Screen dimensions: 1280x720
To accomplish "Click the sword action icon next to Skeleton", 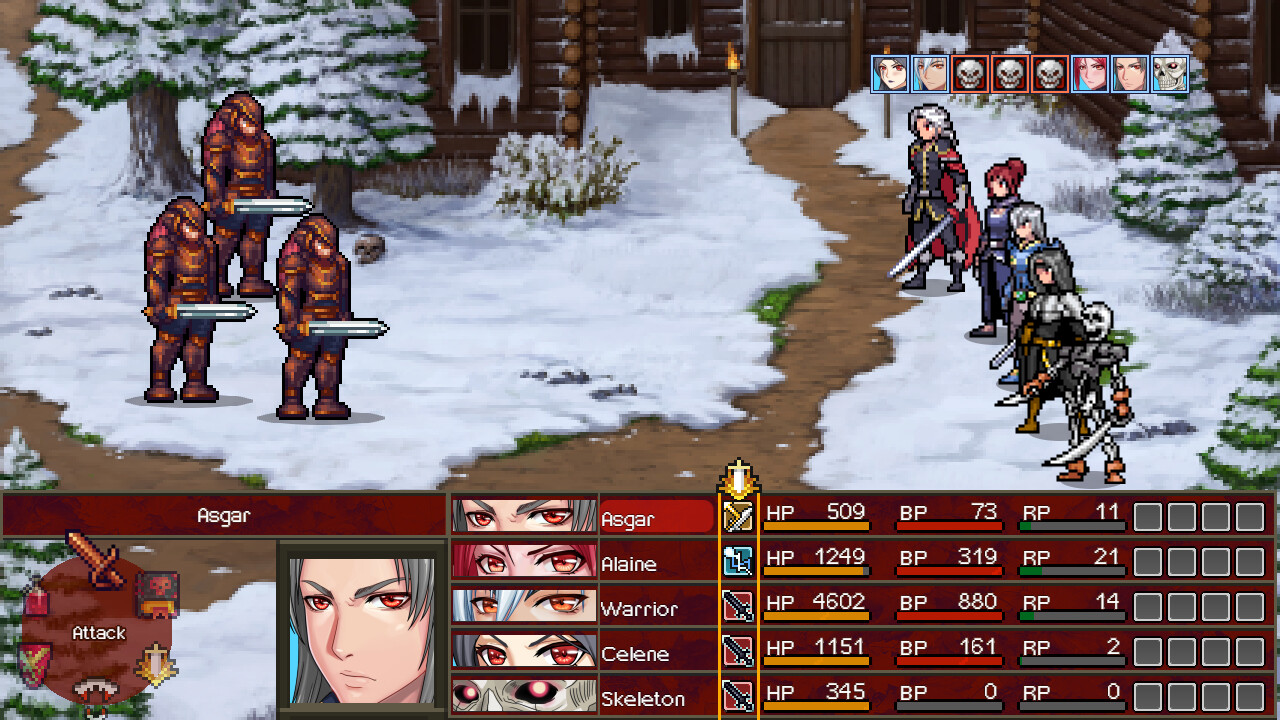I will coord(739,695).
